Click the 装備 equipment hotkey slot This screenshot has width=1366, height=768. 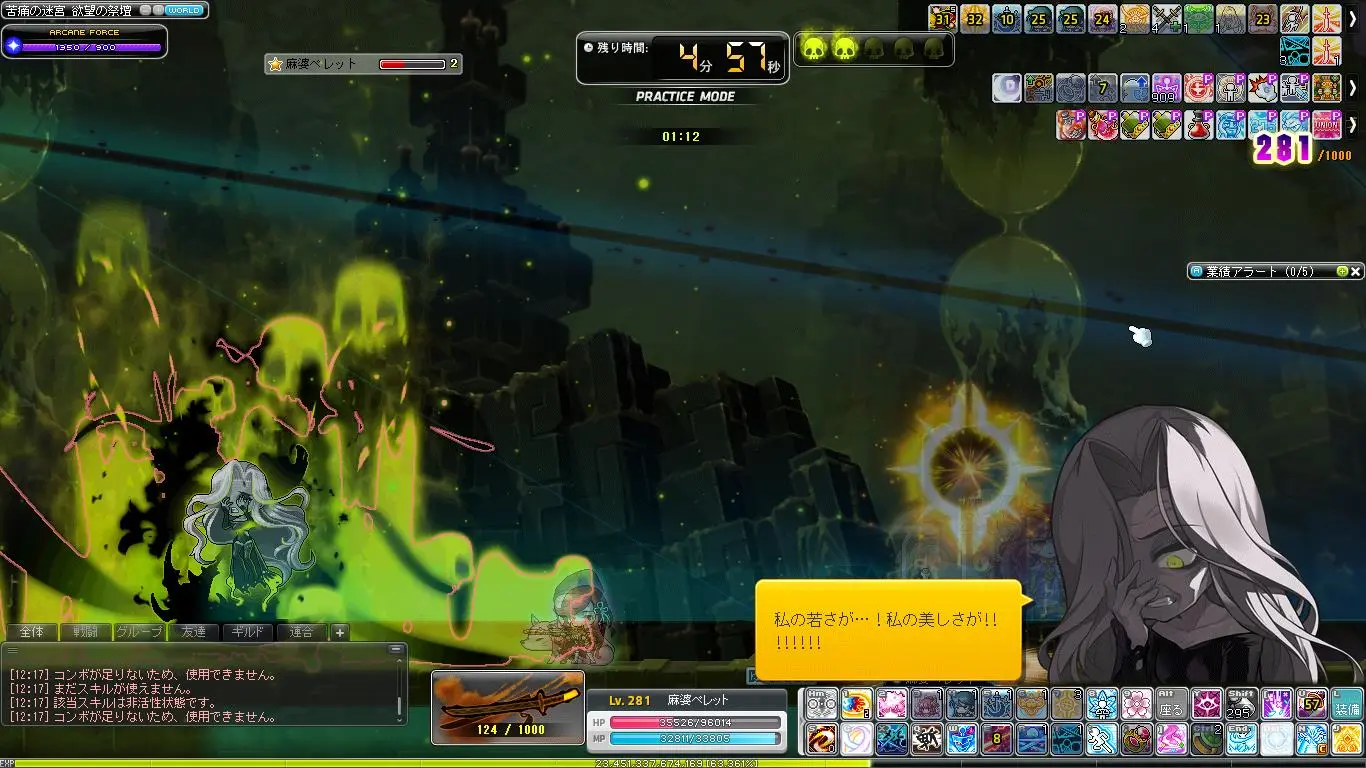coord(1346,704)
